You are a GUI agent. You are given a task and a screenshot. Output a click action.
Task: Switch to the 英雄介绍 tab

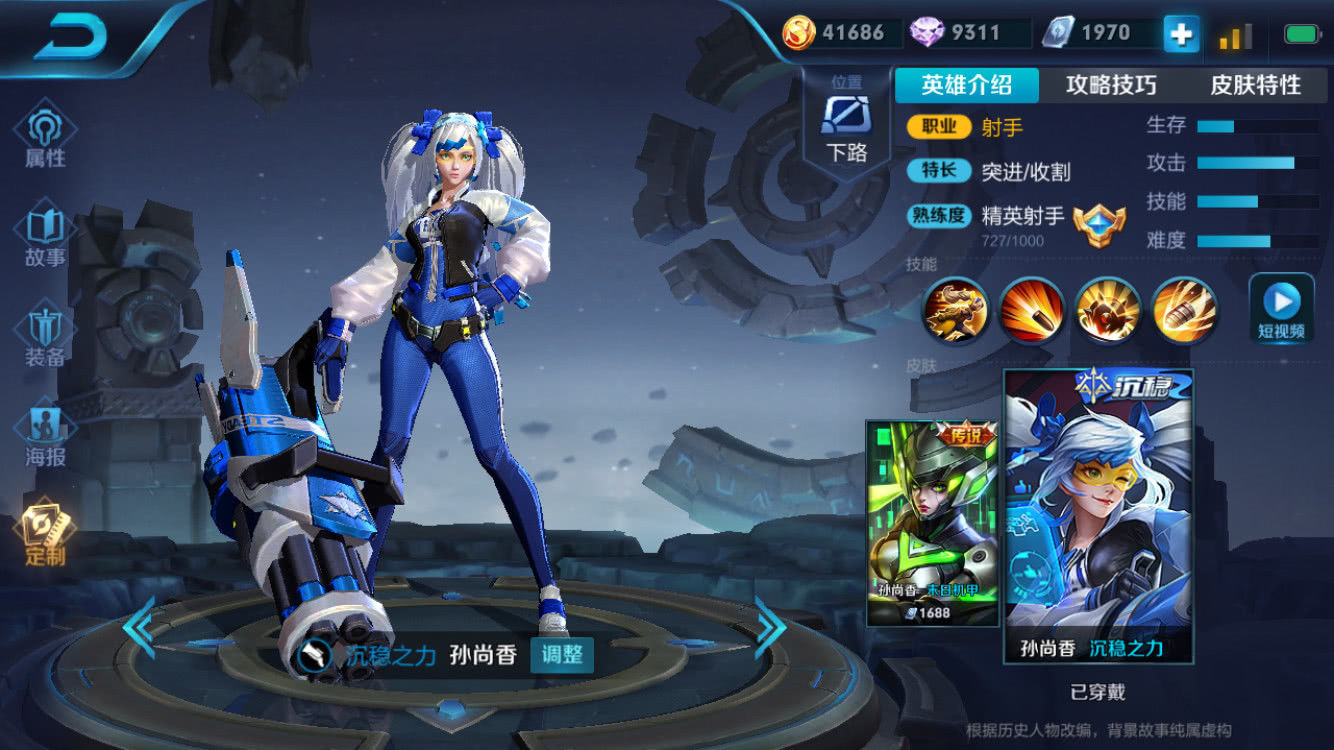coord(966,86)
